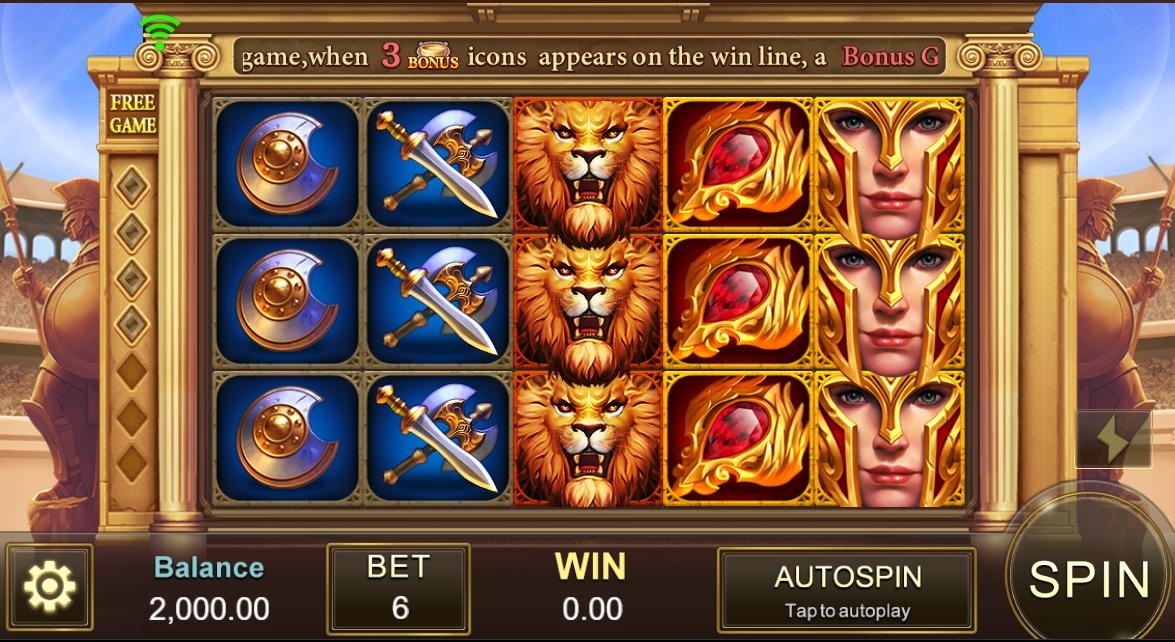
Task: Open settings with the gear icon
Action: click(49, 587)
